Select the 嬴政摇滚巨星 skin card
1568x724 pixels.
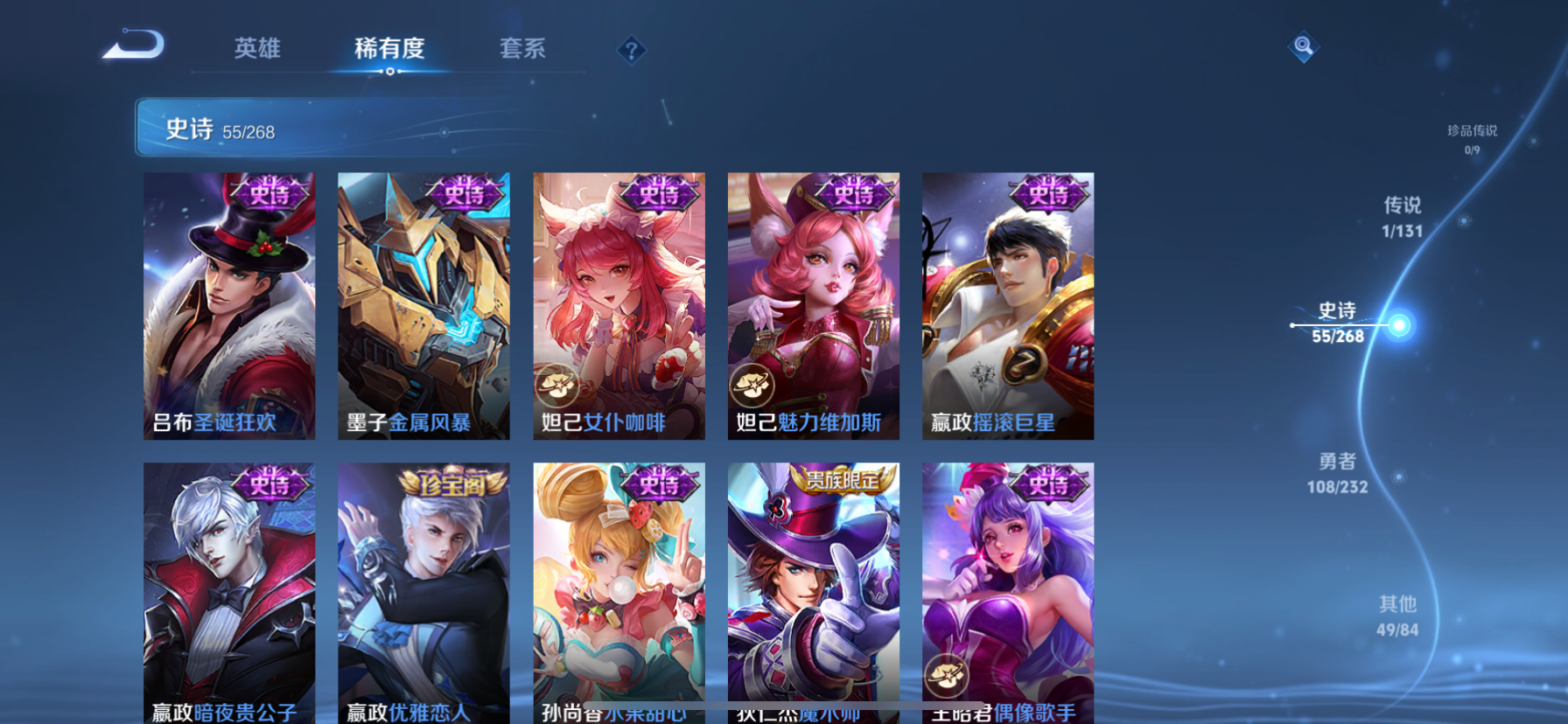pyautogui.click(x=1007, y=306)
